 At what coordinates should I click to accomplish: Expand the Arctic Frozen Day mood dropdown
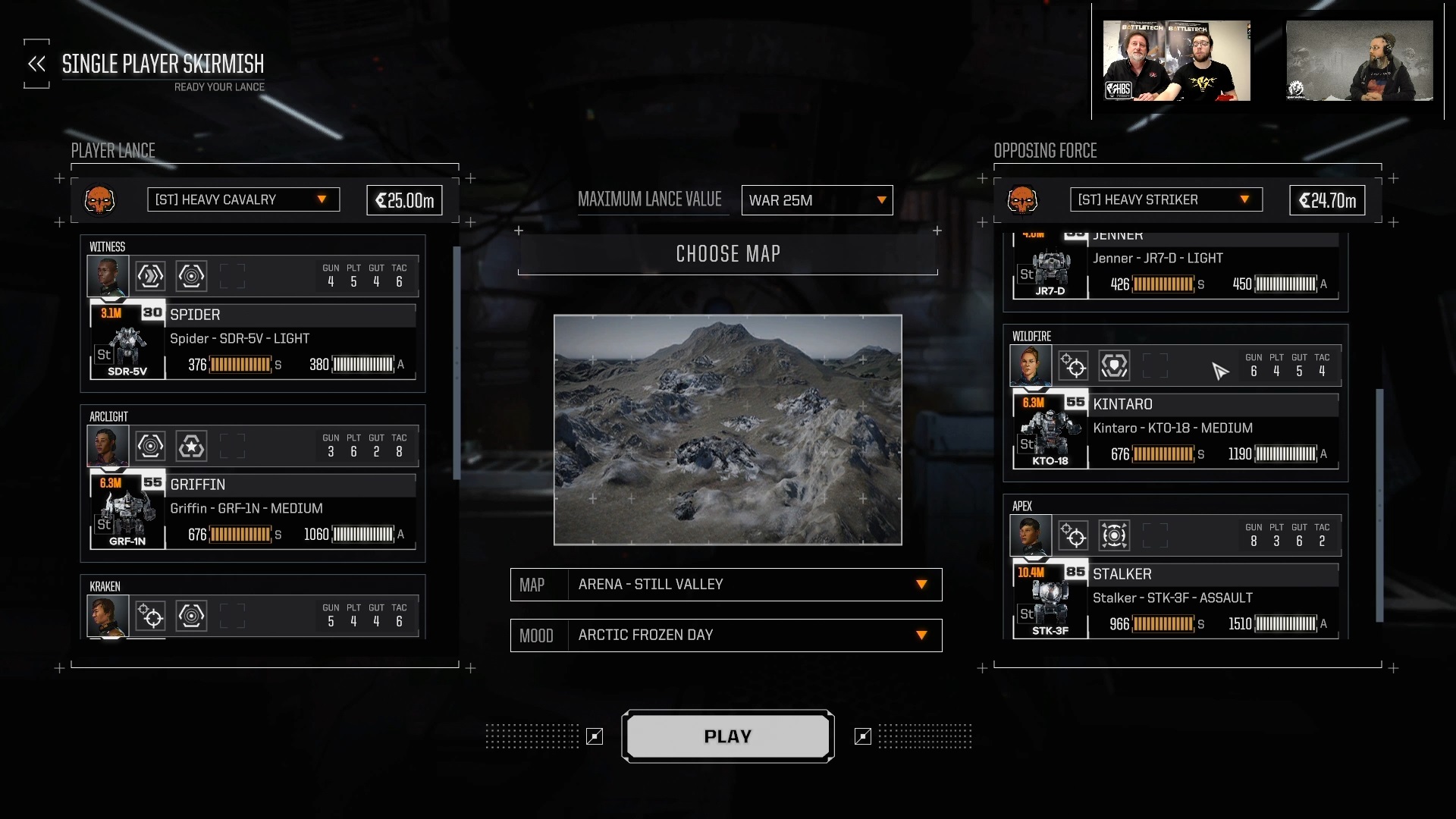pos(726,635)
